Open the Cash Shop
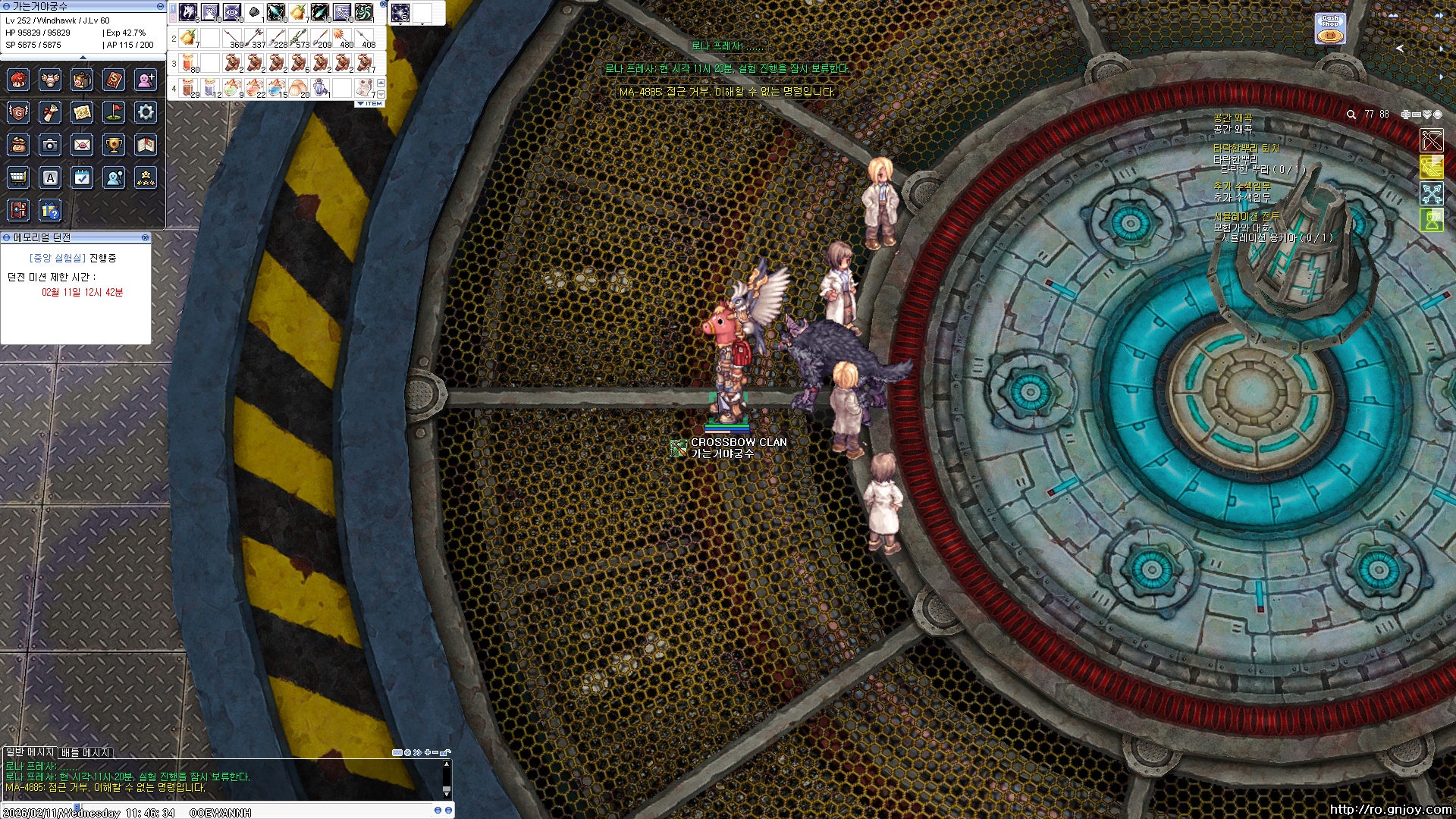This screenshot has width=1456, height=819. pyautogui.click(x=1330, y=28)
